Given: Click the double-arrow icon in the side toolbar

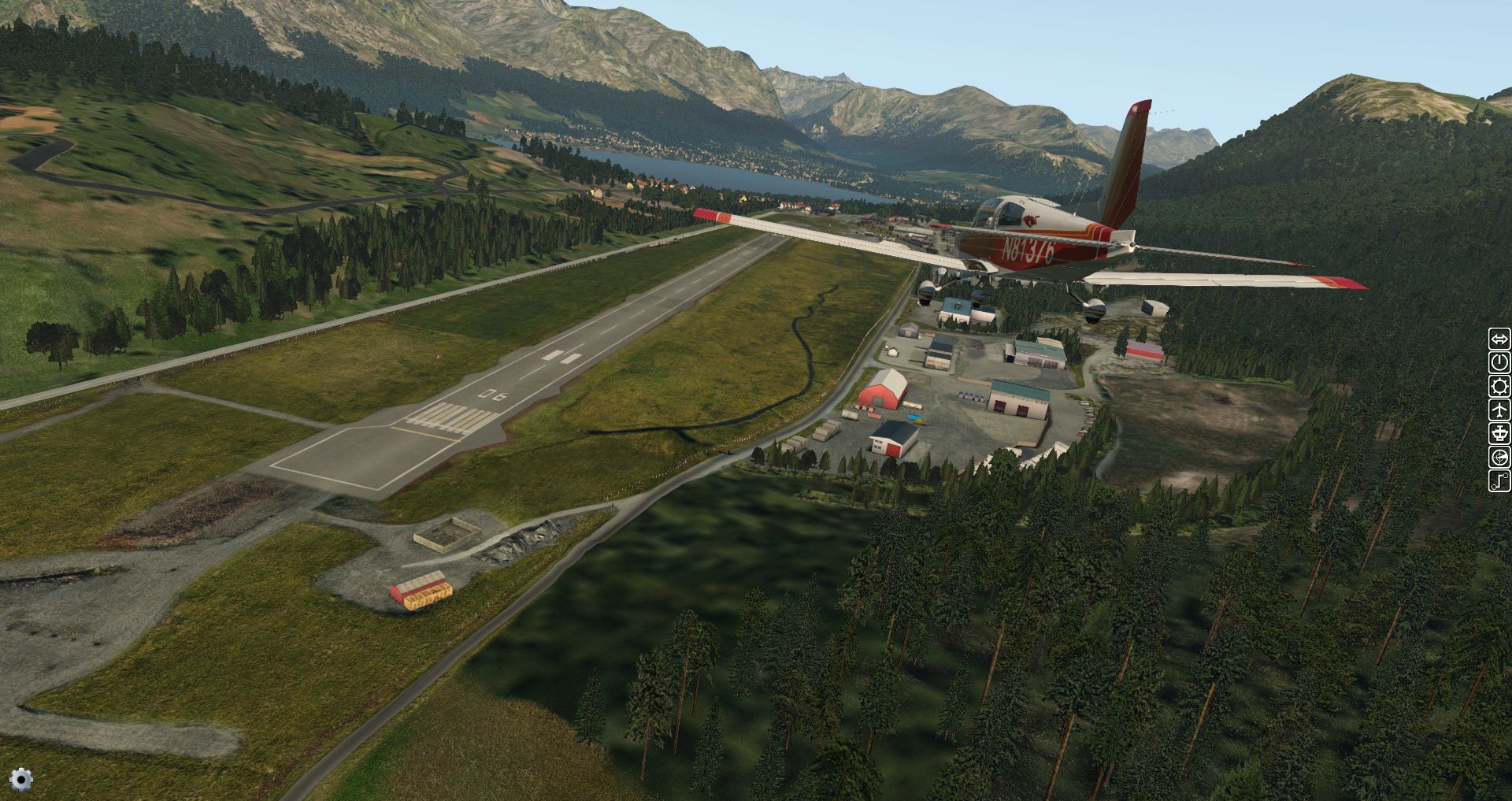Looking at the screenshot, I should click(1499, 339).
